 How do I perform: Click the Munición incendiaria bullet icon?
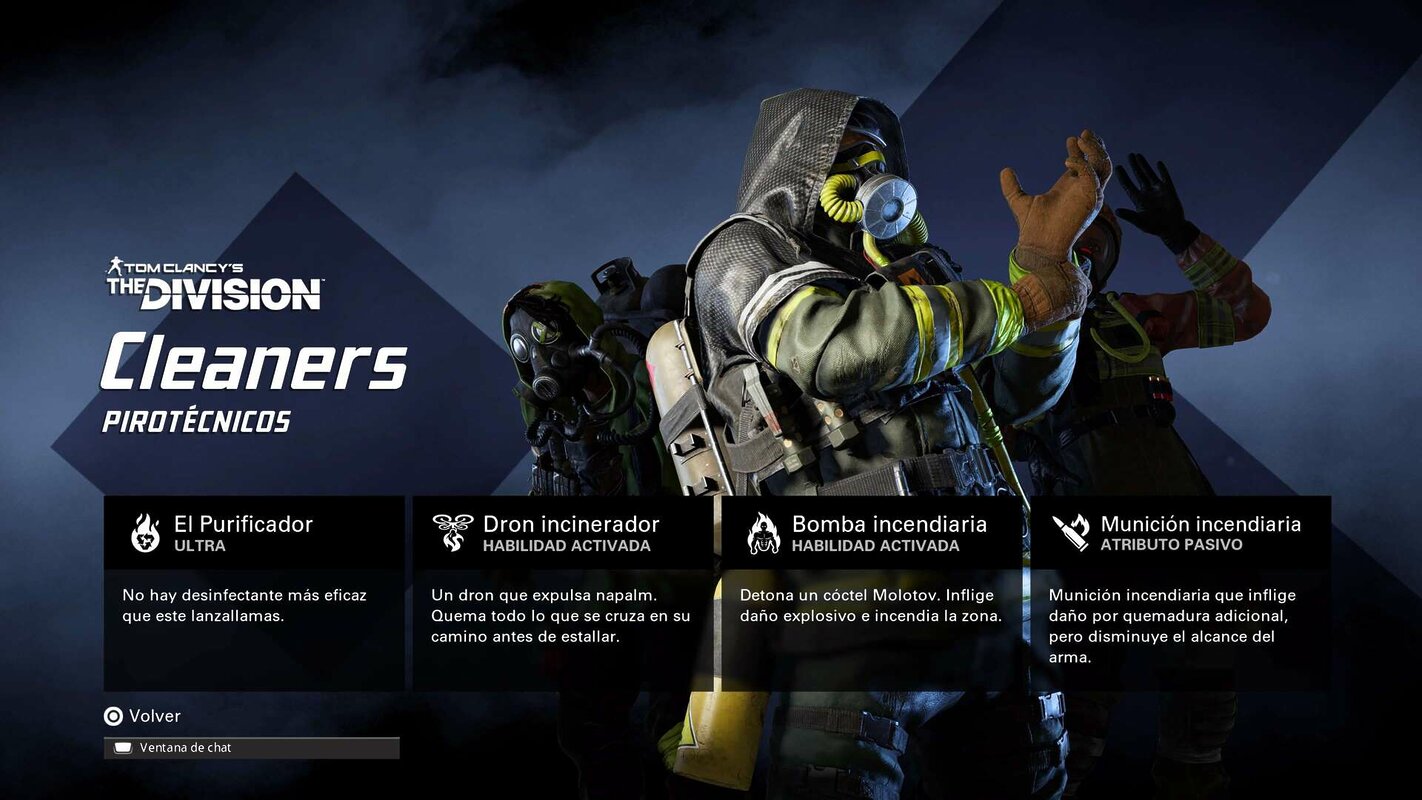(x=1072, y=531)
